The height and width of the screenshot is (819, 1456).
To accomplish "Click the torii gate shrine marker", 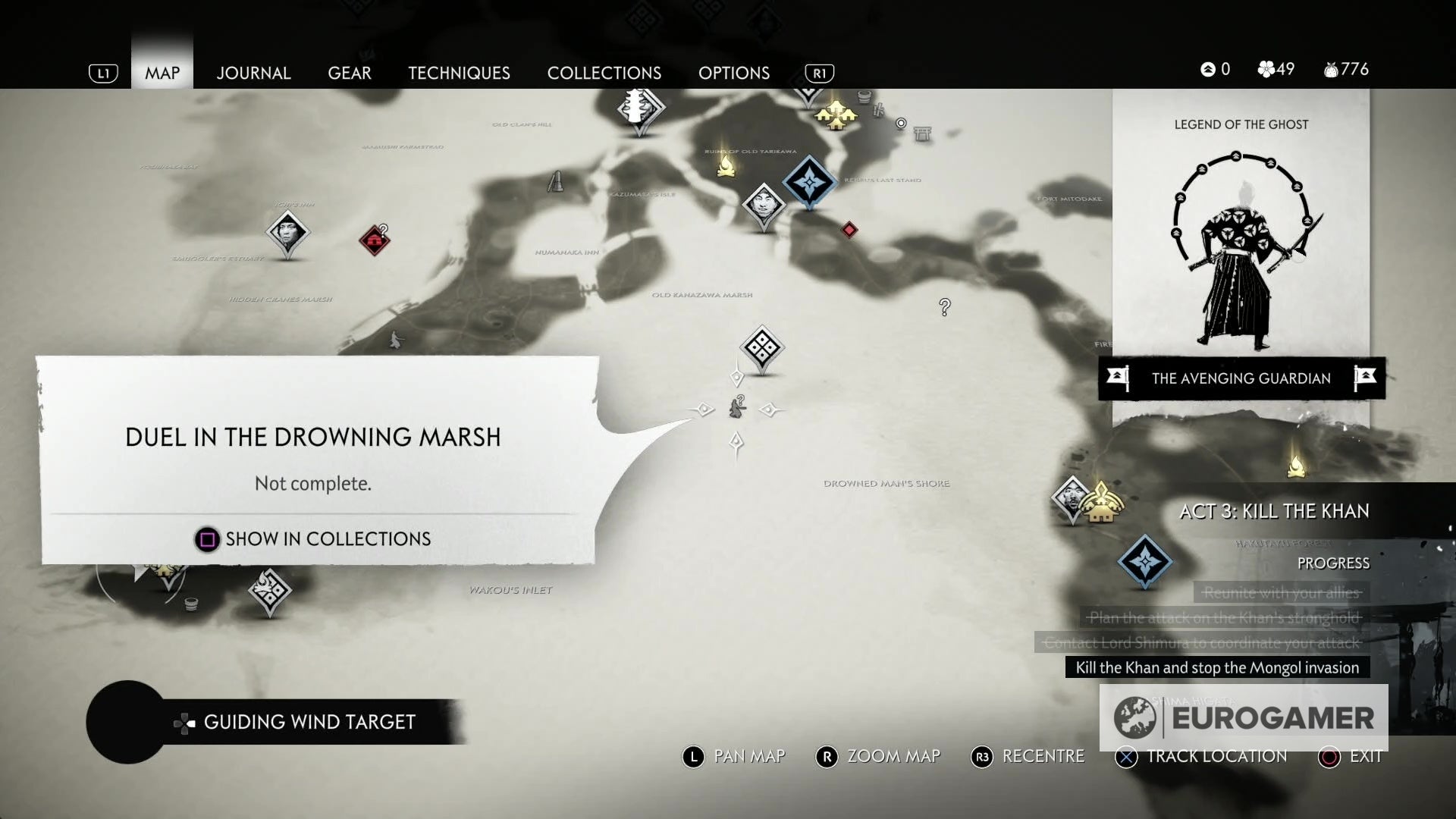I will point(922,133).
